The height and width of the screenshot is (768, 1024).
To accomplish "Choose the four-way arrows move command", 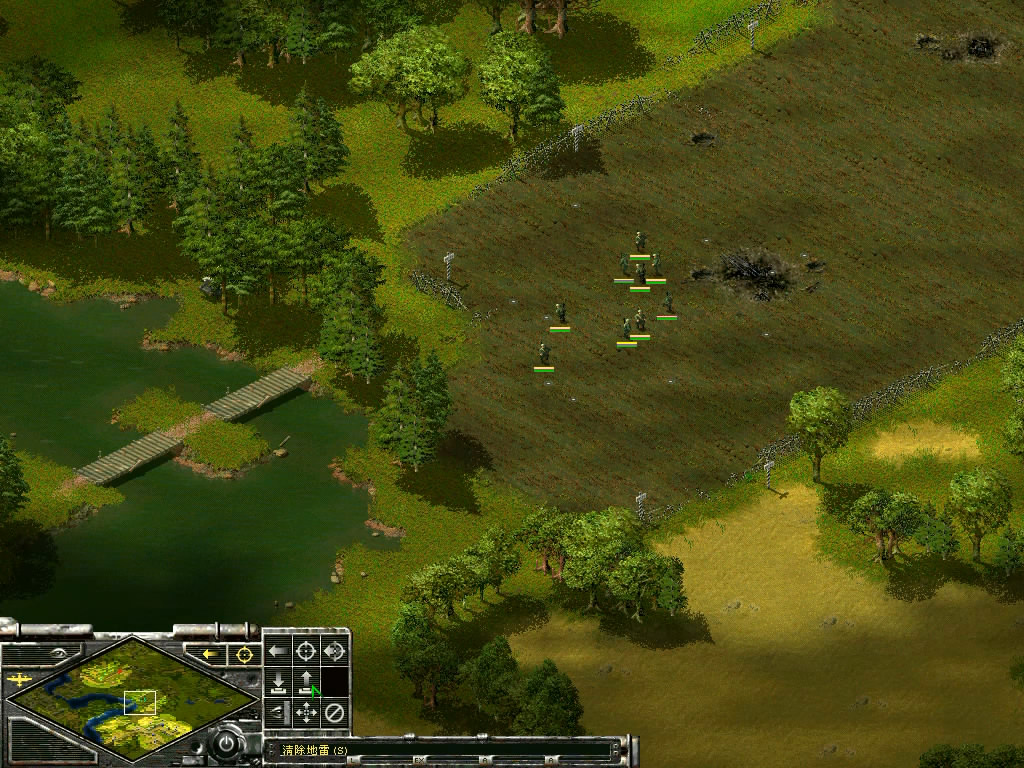I will pyautogui.click(x=306, y=713).
